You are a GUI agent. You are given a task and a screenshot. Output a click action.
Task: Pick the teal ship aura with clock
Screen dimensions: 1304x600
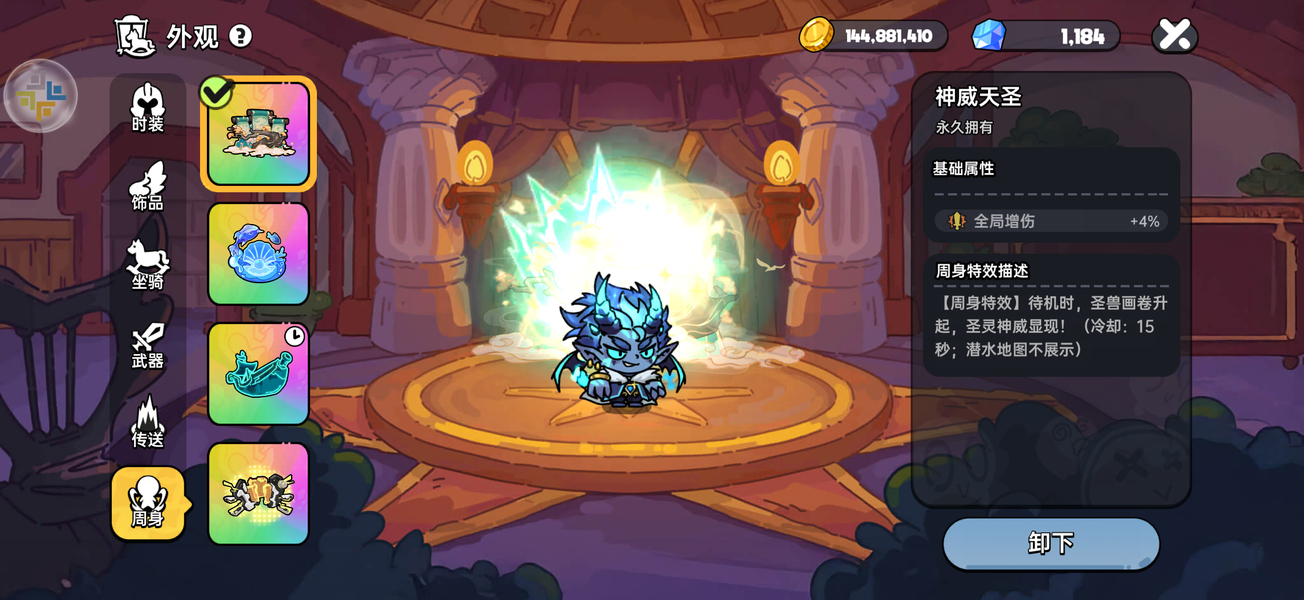(x=258, y=373)
